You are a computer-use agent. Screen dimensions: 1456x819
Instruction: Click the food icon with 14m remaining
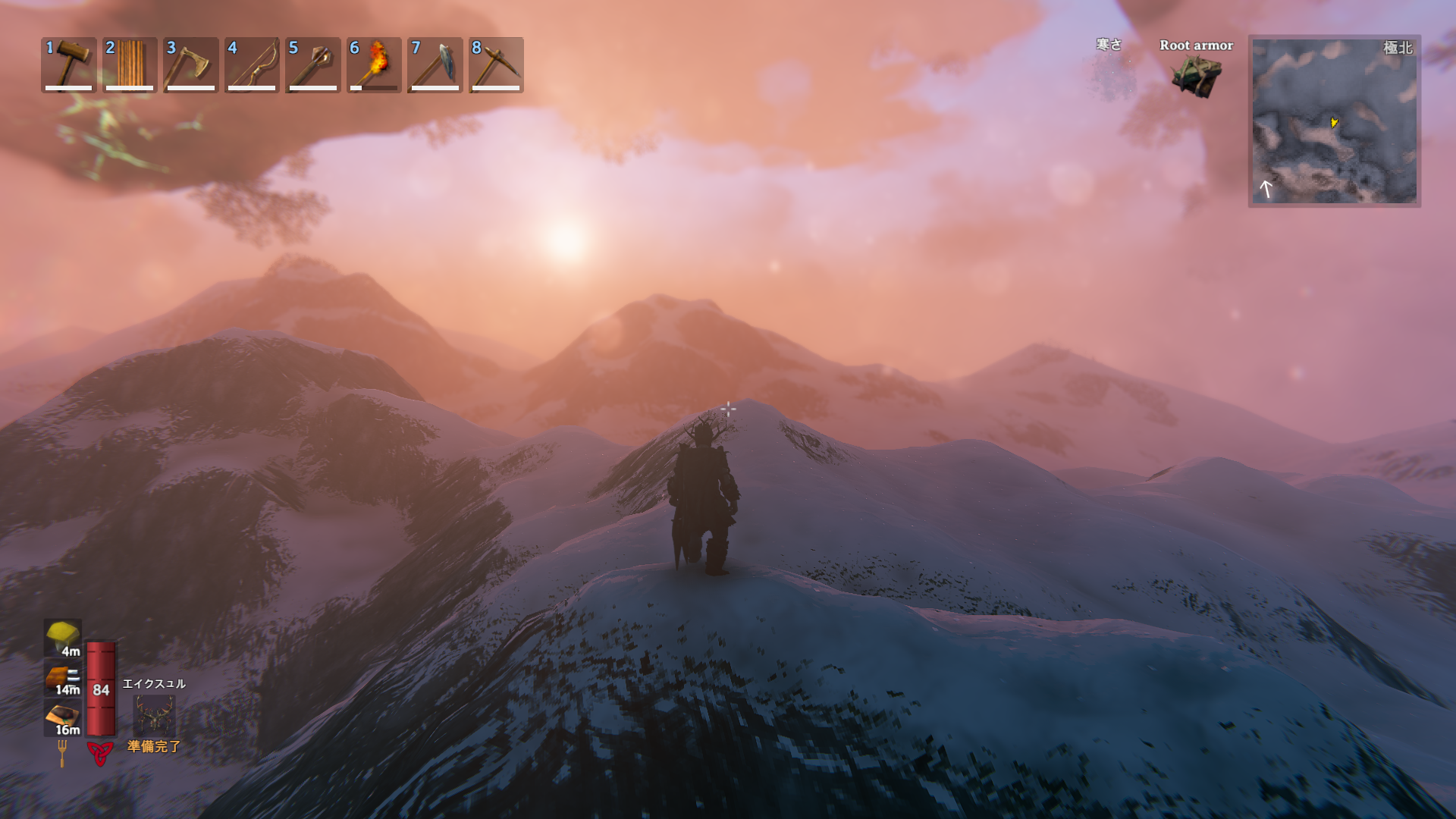63,679
